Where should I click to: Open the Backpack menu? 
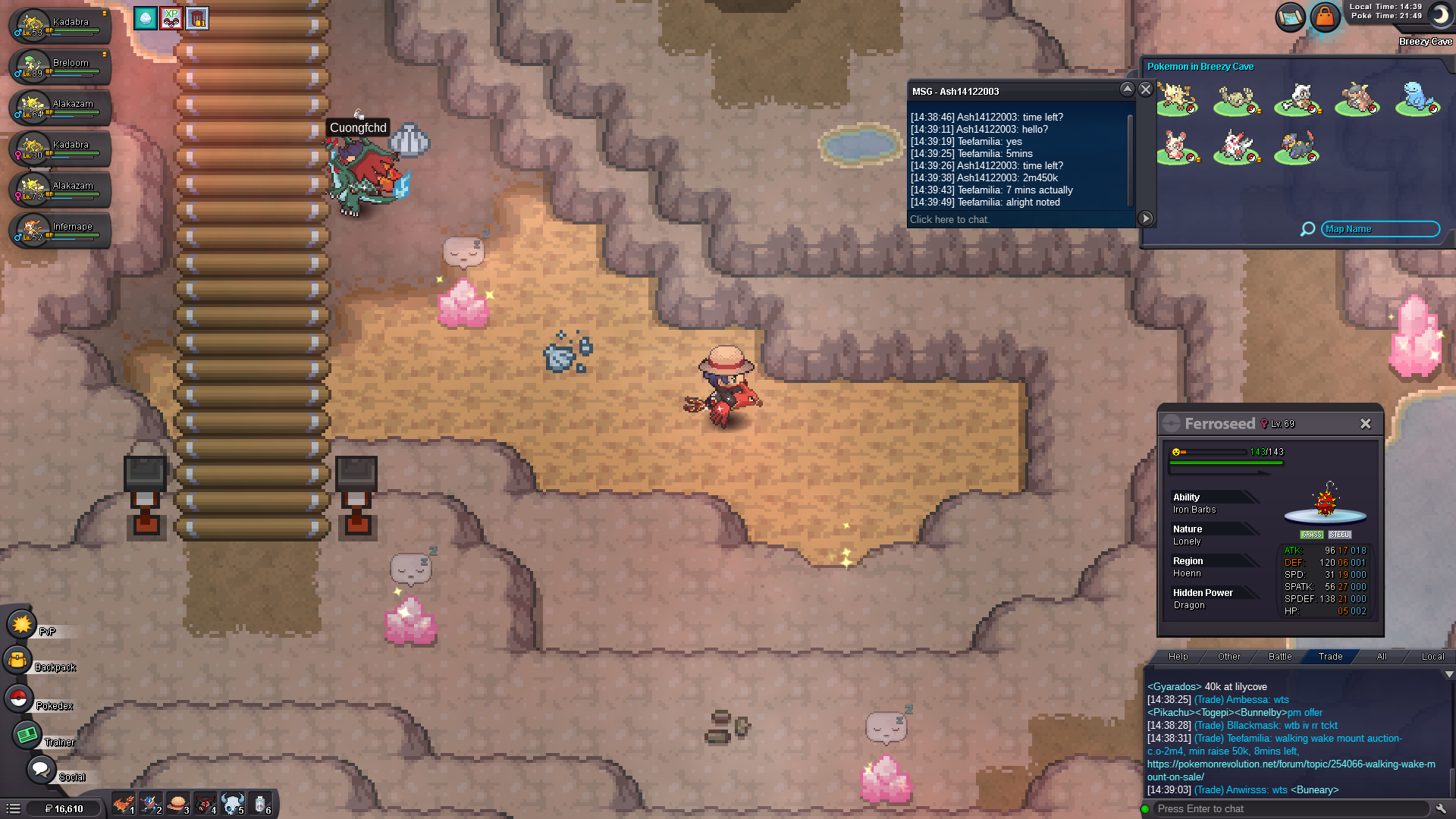point(18,661)
